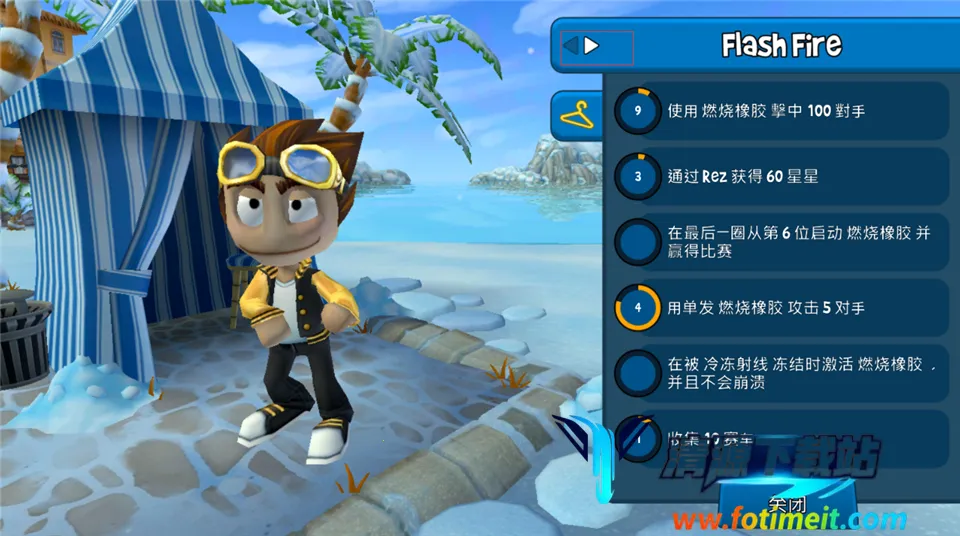The height and width of the screenshot is (536, 960).
Task: Close the panel with the 关闭 button
Action: pos(786,503)
